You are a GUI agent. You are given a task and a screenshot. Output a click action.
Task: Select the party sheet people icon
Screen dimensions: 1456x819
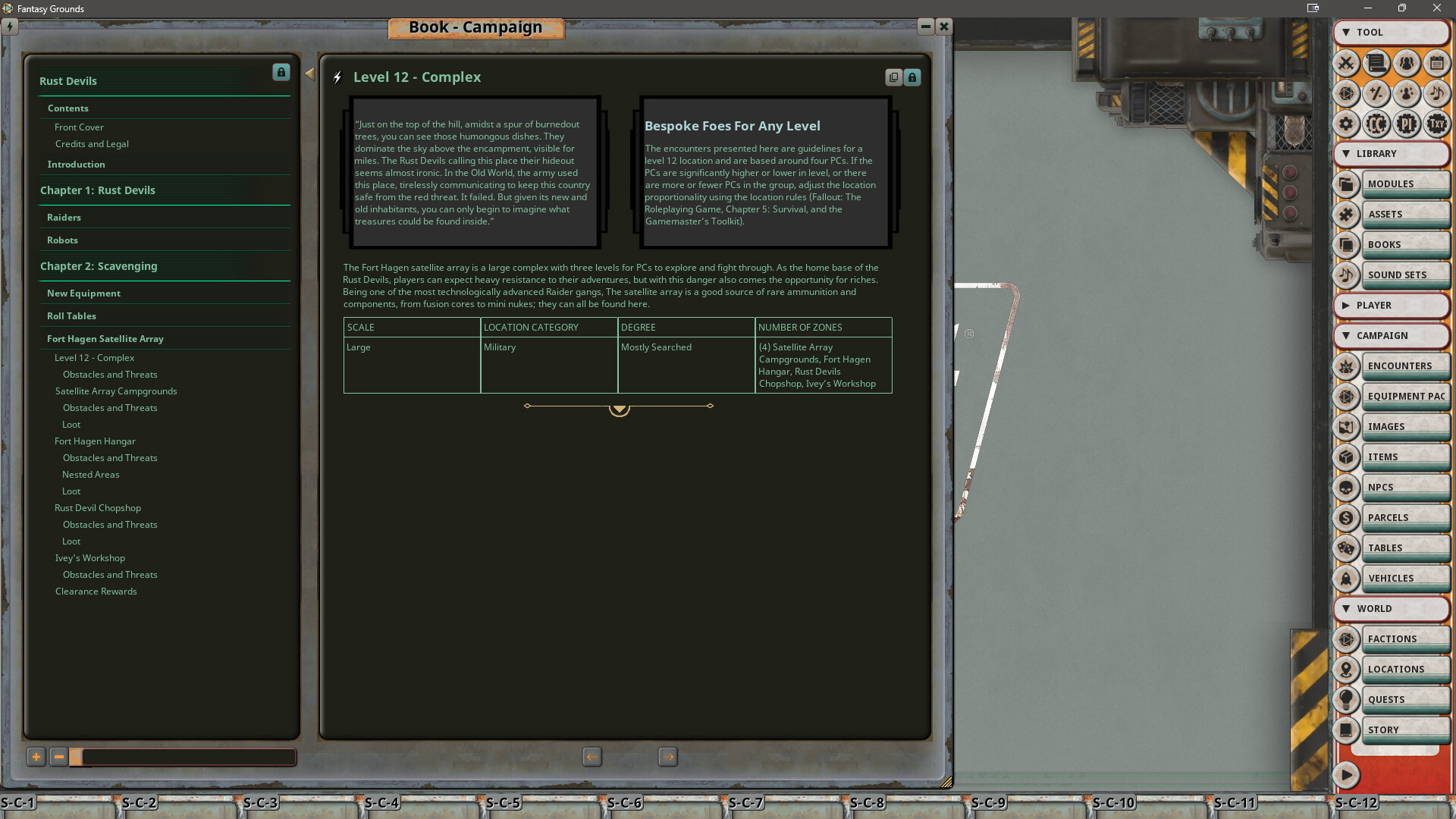tap(1407, 64)
